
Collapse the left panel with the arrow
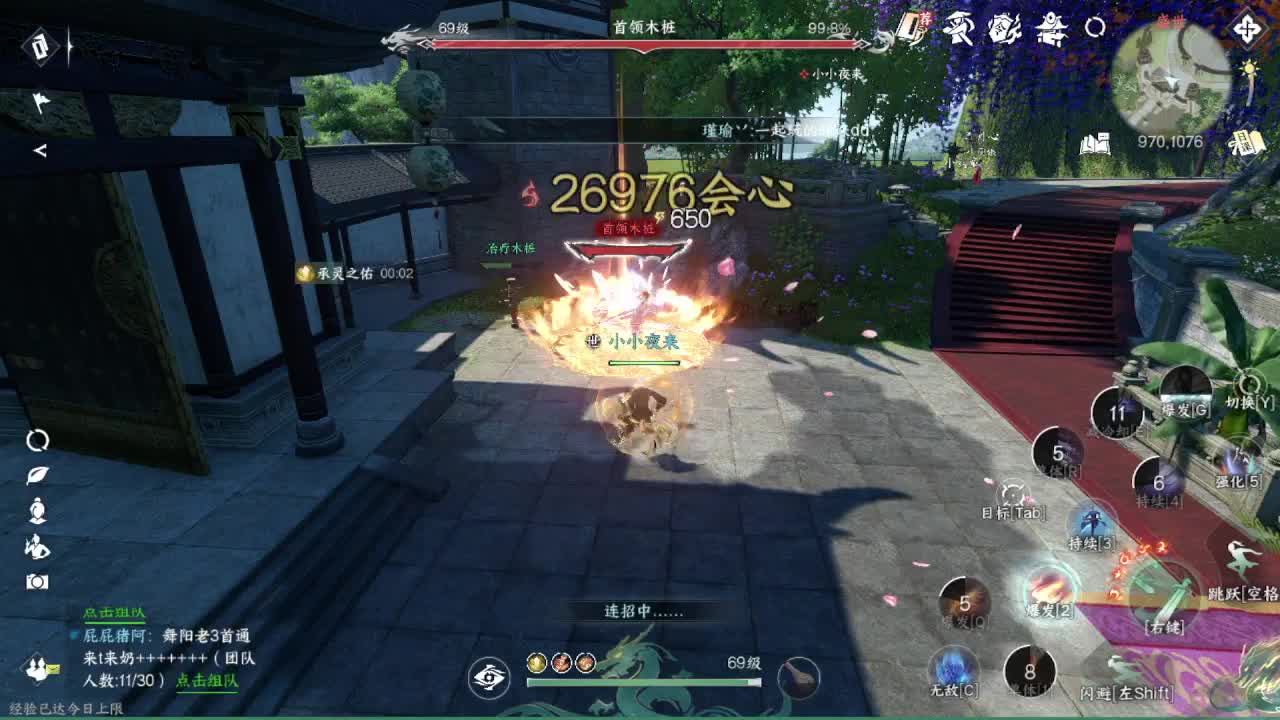point(40,150)
